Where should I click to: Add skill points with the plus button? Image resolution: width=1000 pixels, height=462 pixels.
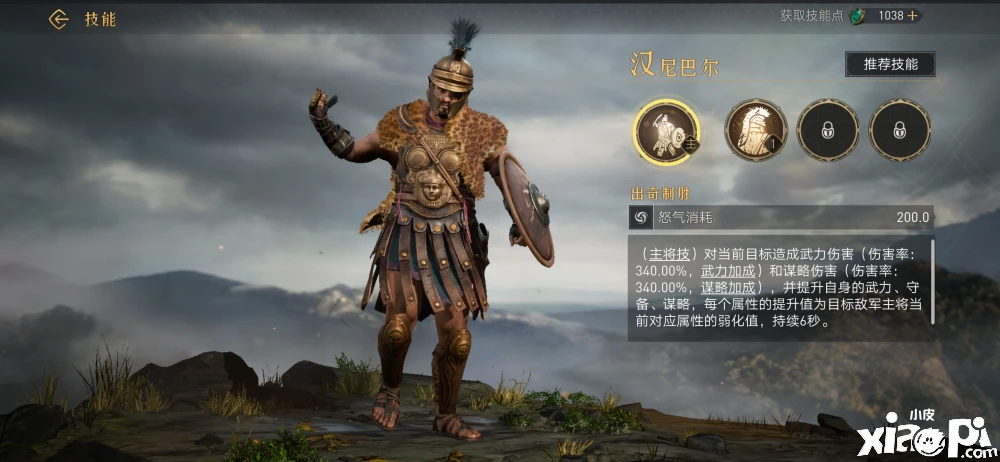912,16
